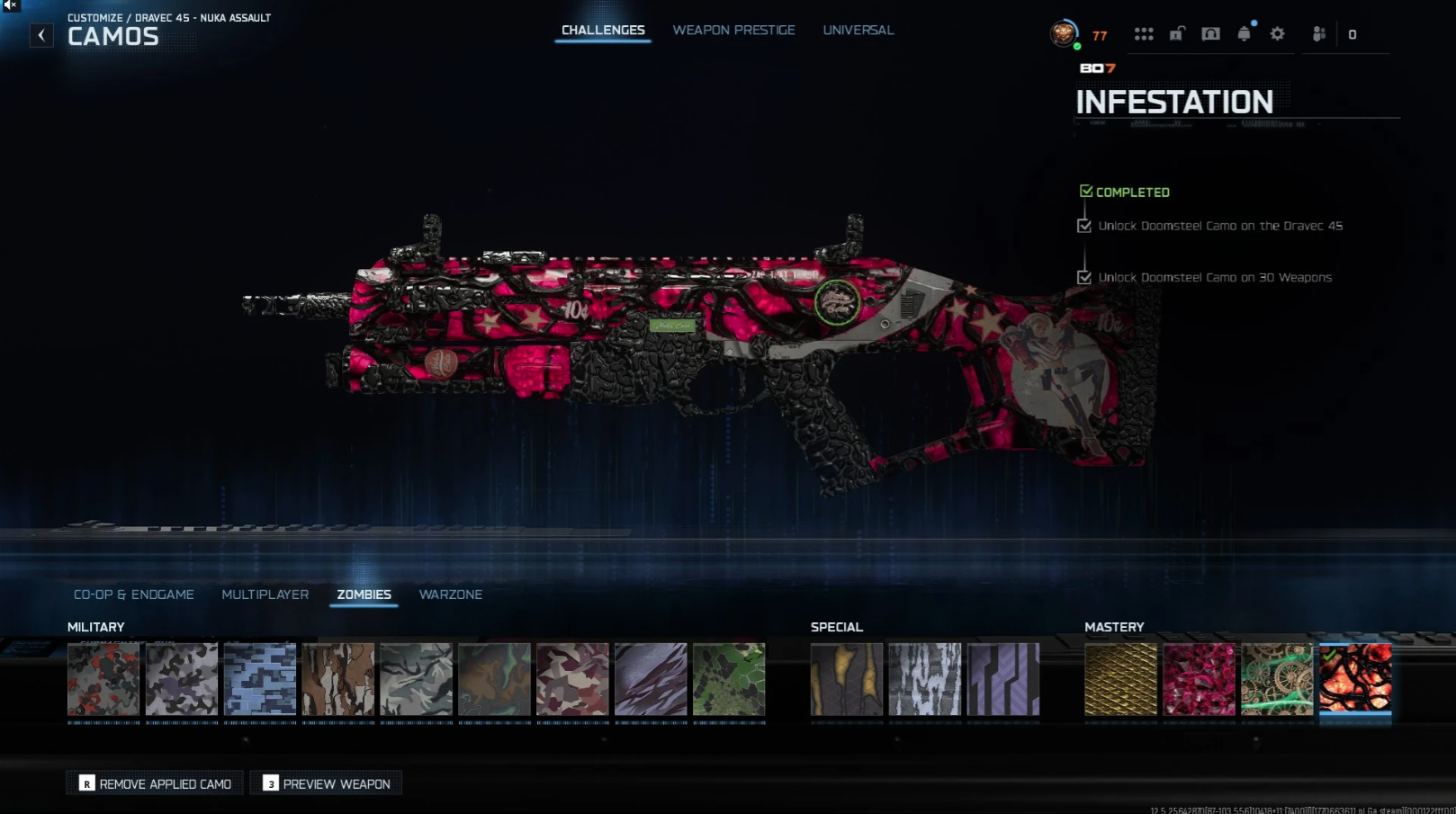Open the Universal camos tab
Viewport: 1456px width, 814px height.
858,31
